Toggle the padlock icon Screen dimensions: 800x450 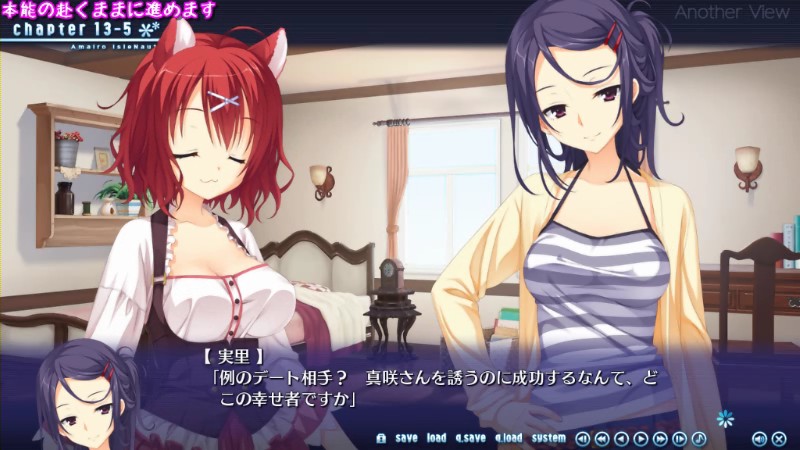pyautogui.click(x=381, y=438)
